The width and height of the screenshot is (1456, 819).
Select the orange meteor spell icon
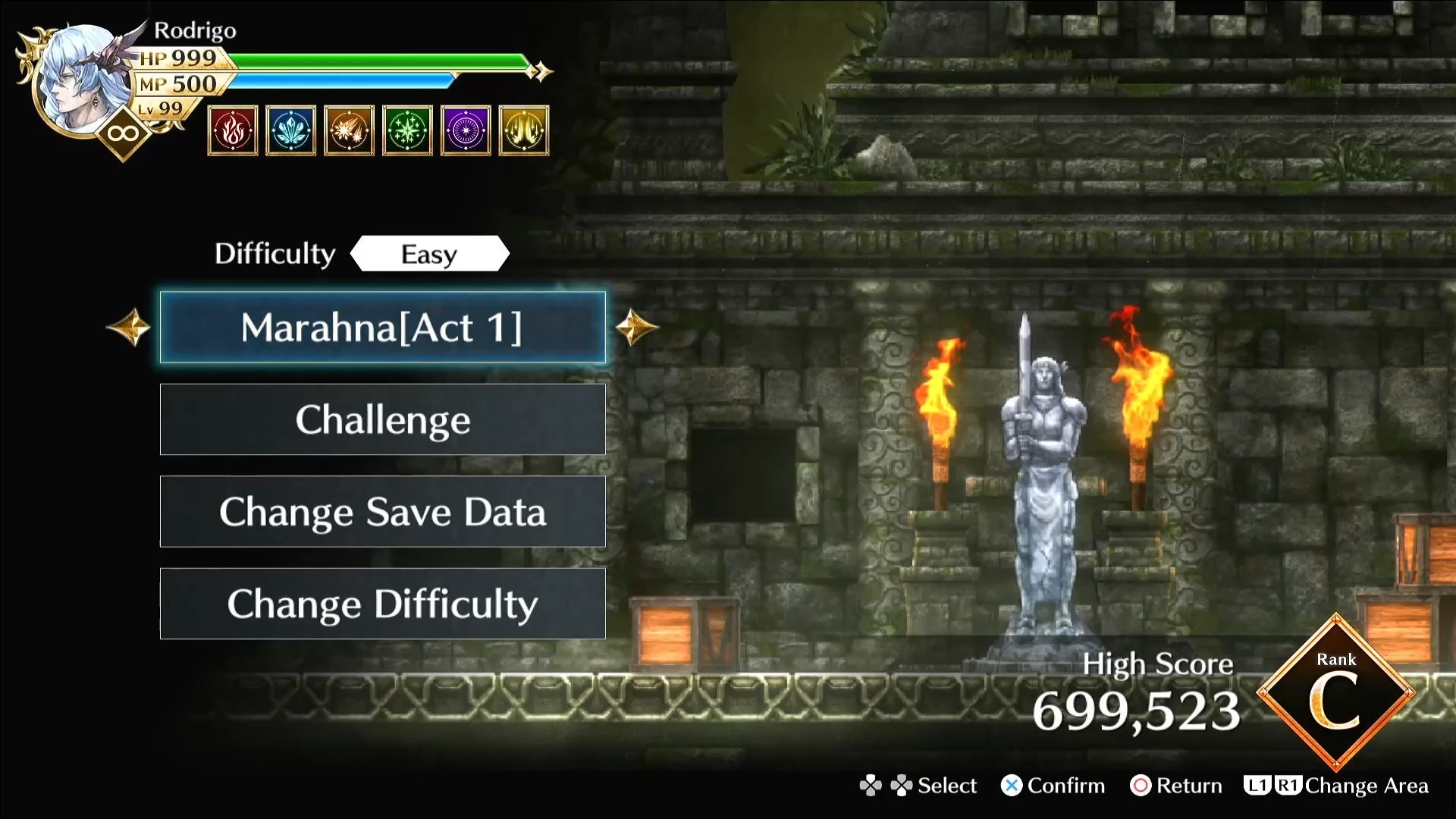tap(349, 130)
